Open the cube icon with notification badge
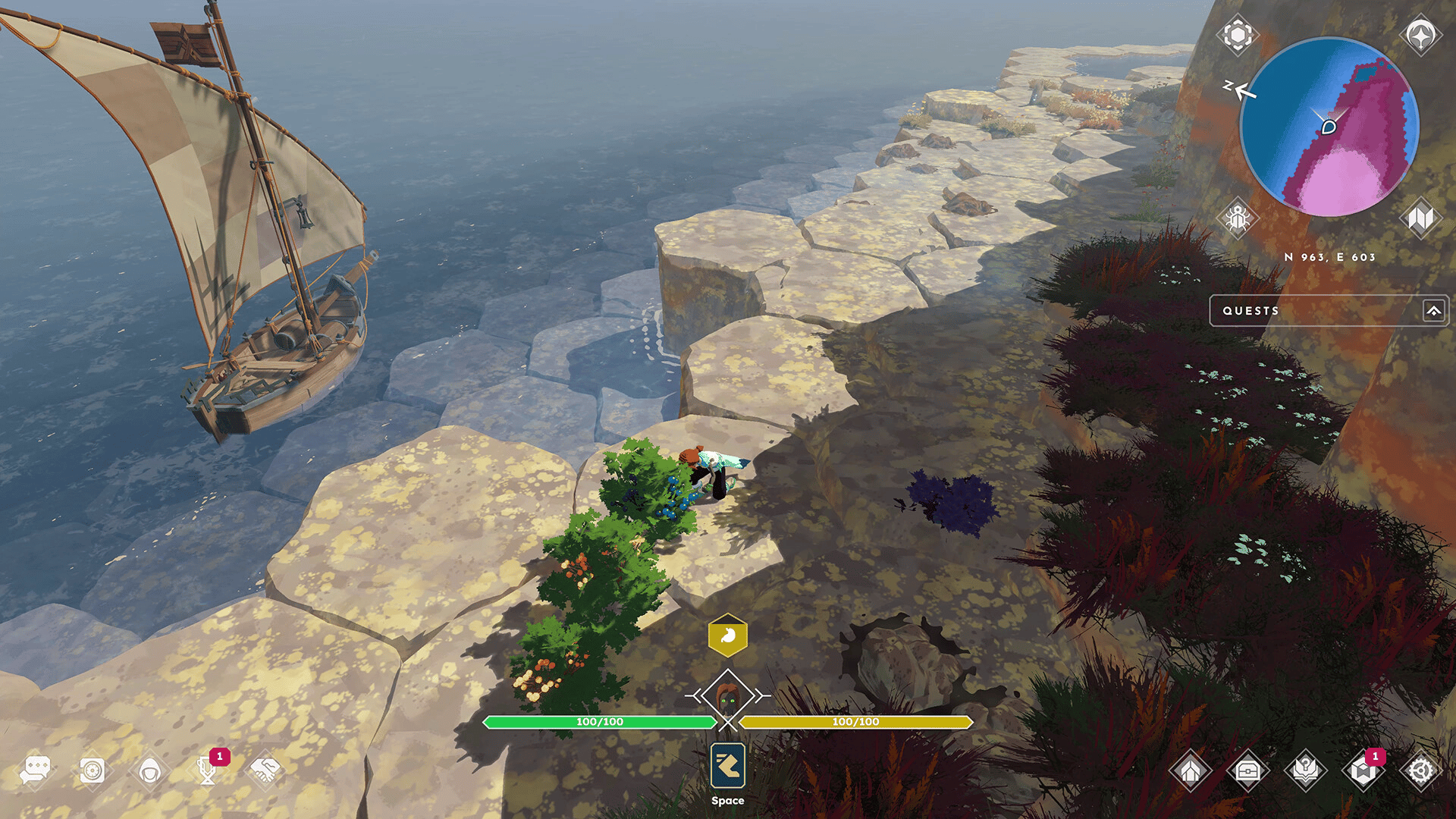The height and width of the screenshot is (819, 1456). [x=1363, y=771]
